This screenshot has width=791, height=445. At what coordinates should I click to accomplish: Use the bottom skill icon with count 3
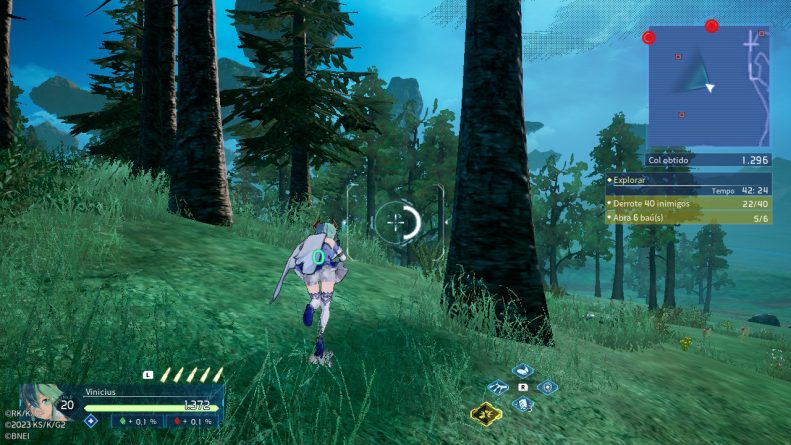click(522, 404)
